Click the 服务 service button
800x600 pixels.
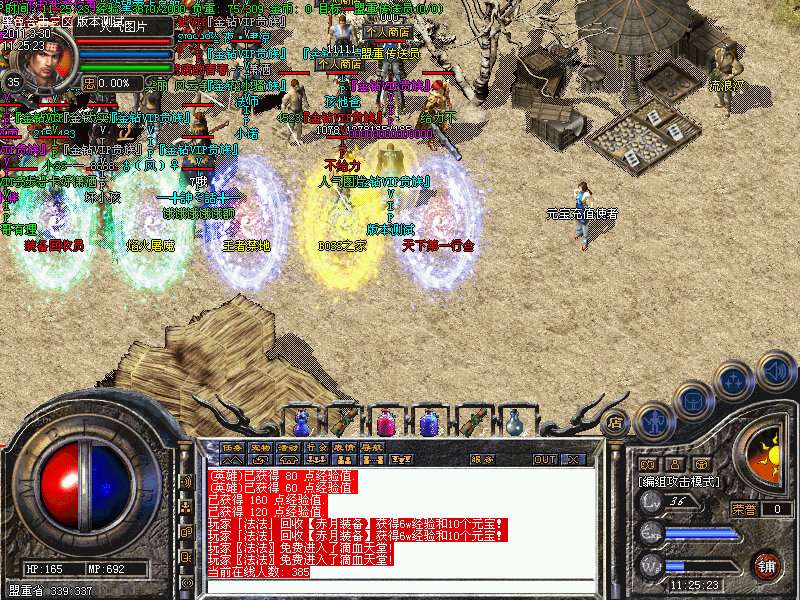coord(482,460)
